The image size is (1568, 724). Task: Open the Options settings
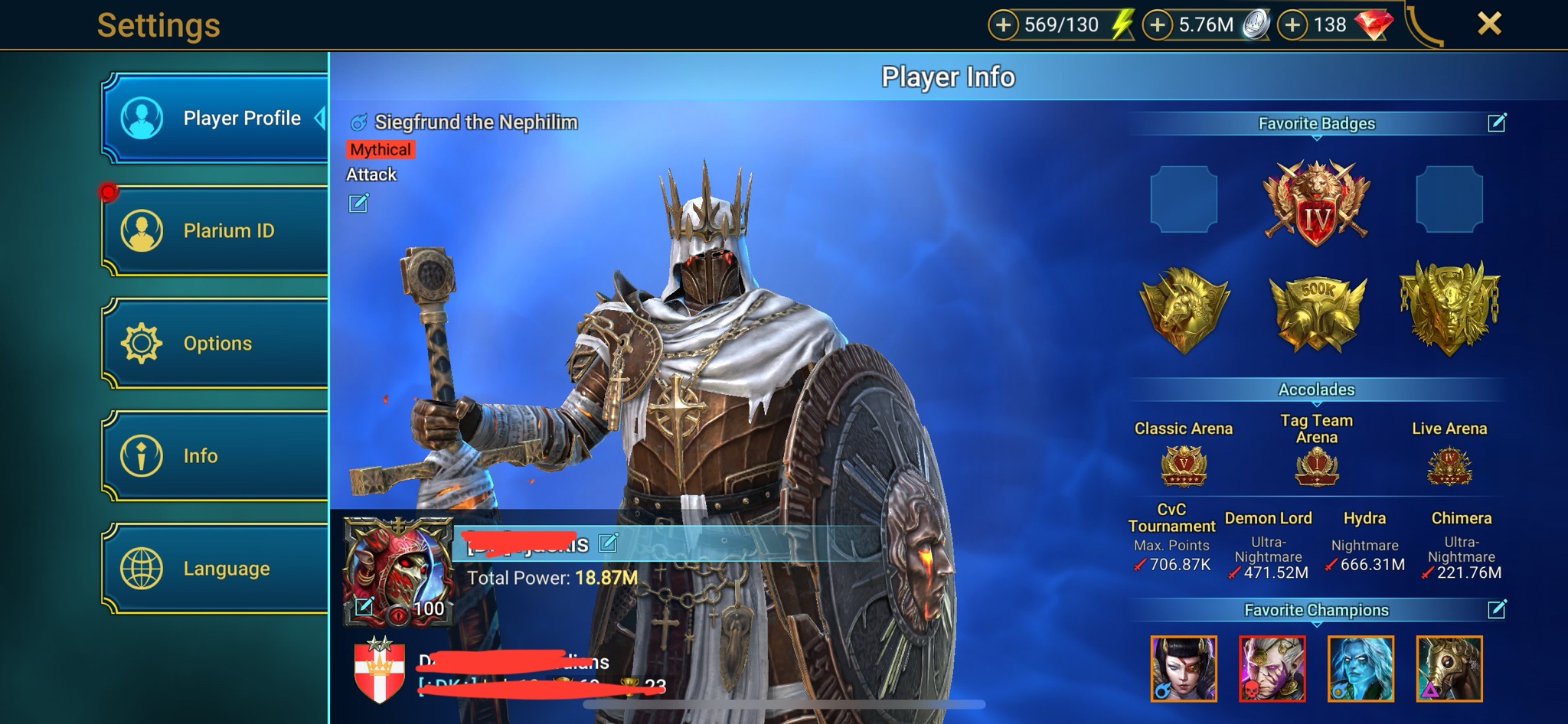[214, 343]
